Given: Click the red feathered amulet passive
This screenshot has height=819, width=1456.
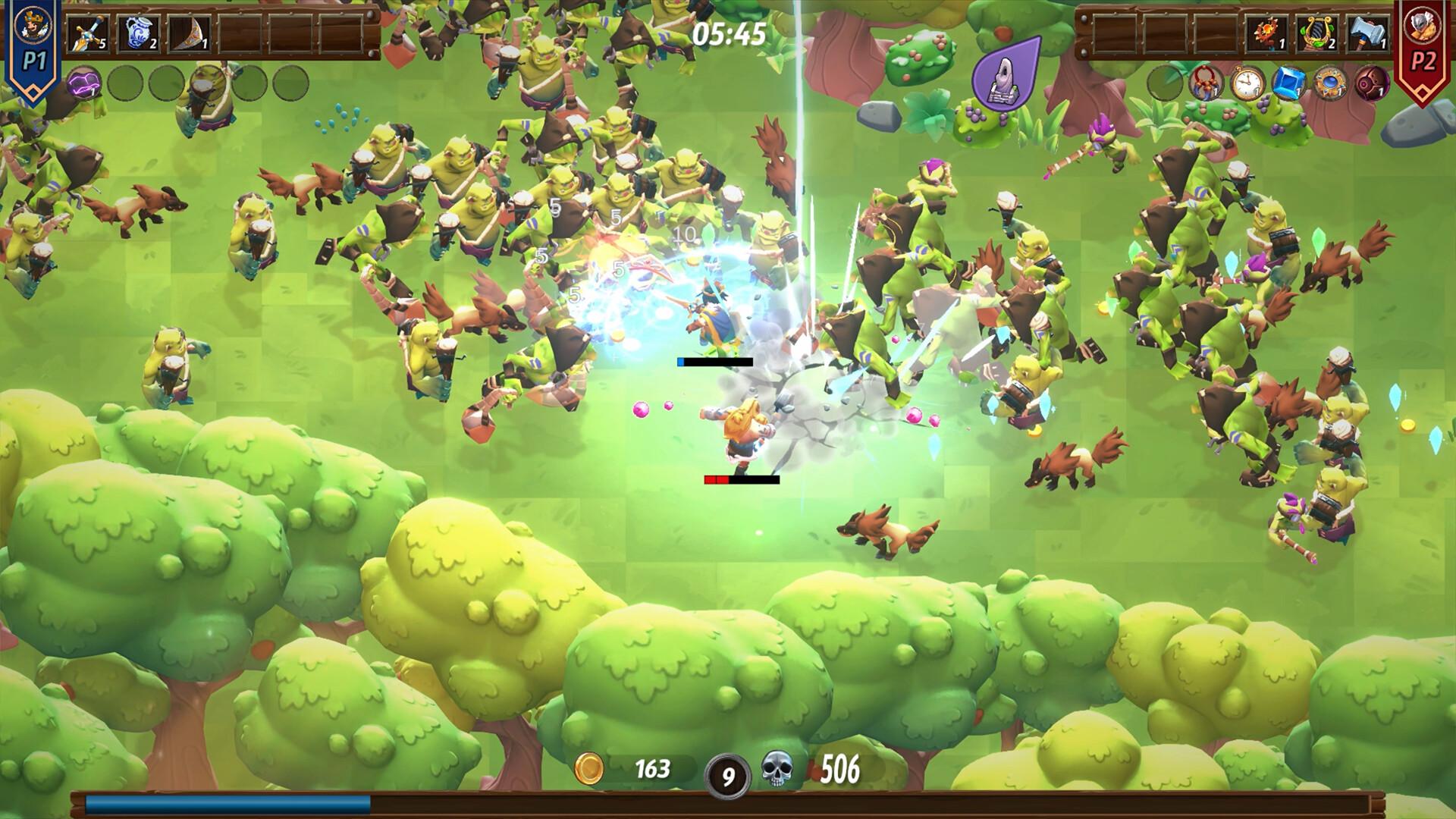Looking at the screenshot, I should pos(1206,83).
